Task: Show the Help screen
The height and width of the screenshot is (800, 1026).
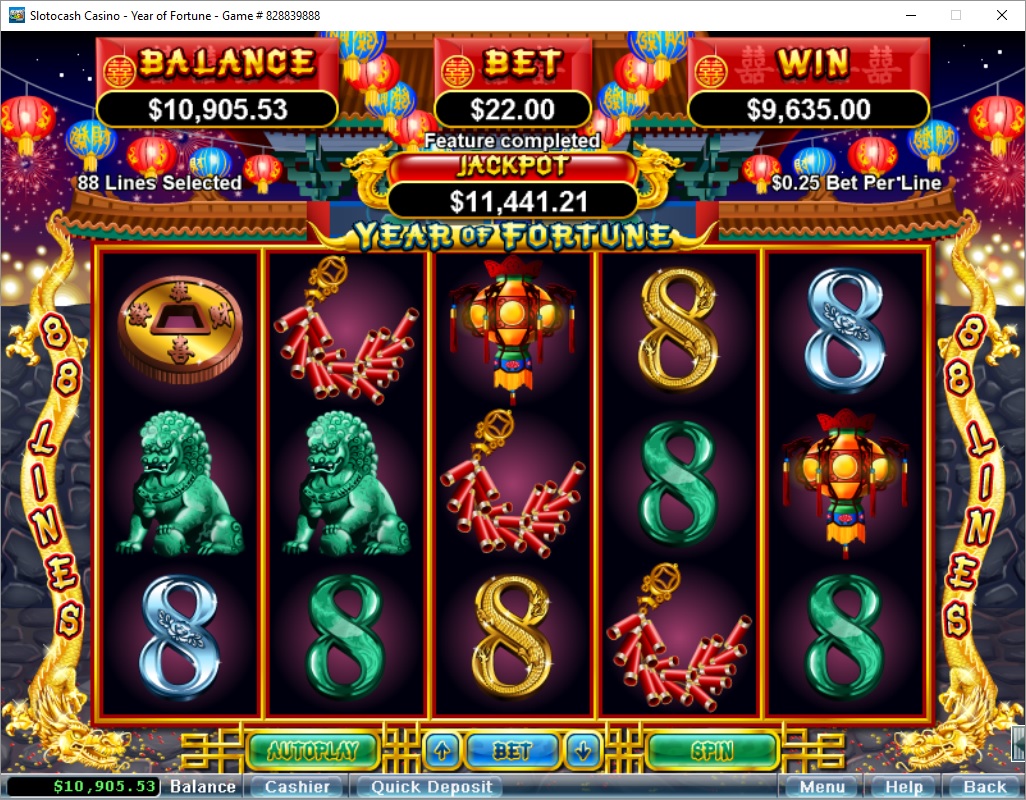Action: point(903,787)
